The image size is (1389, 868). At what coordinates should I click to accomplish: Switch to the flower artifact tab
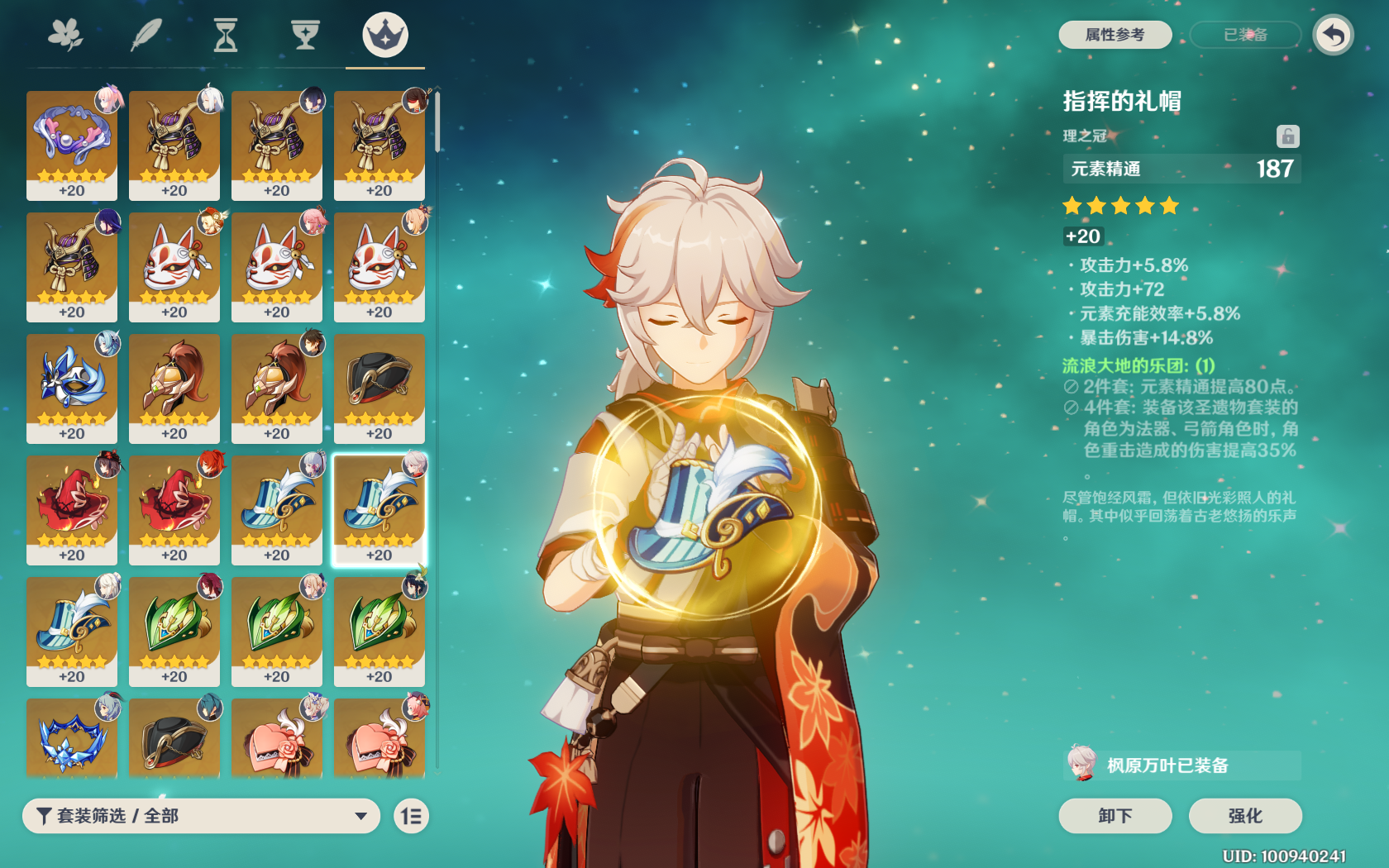[64, 36]
